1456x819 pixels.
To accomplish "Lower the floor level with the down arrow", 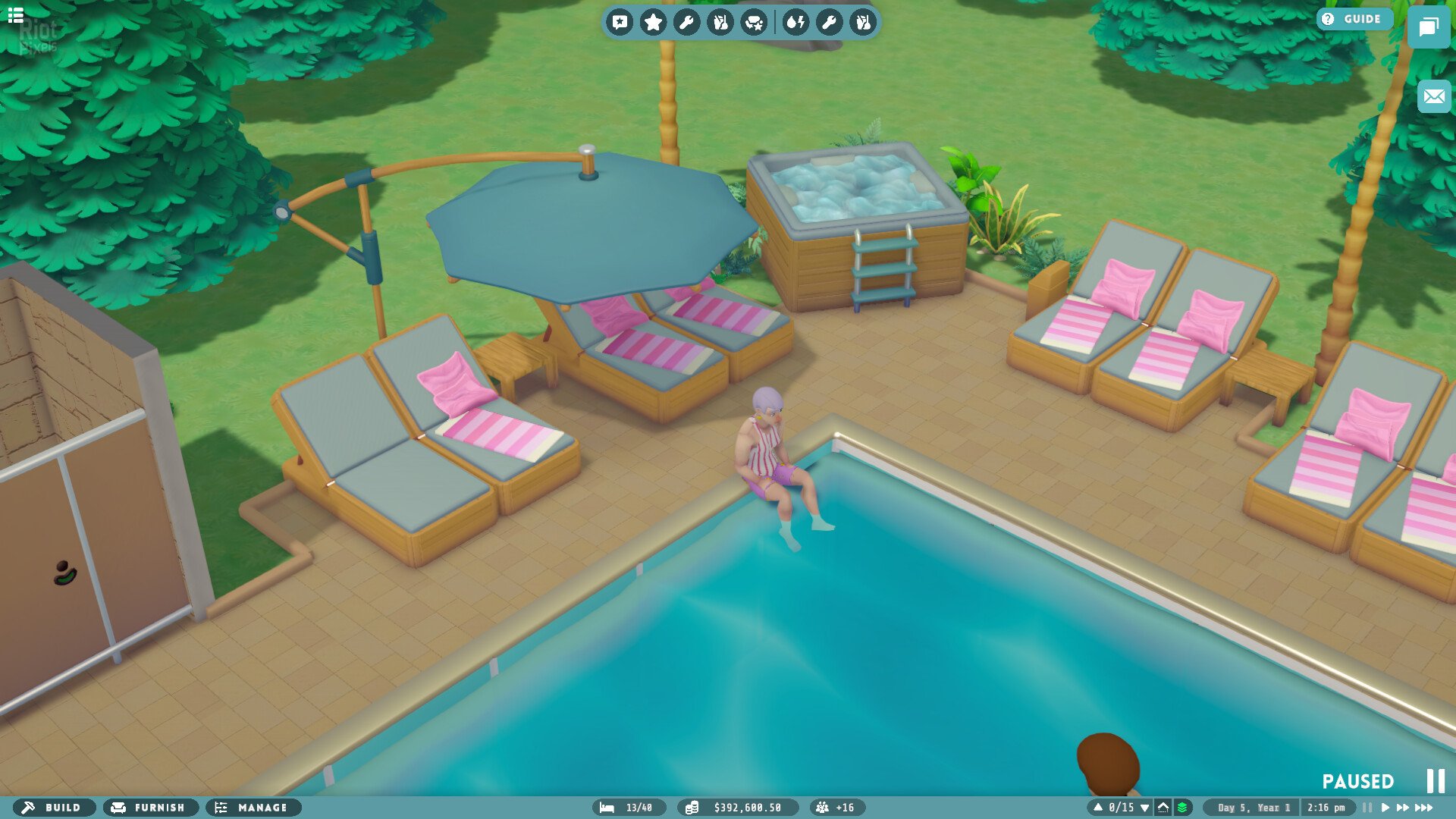I will [x=1144, y=808].
